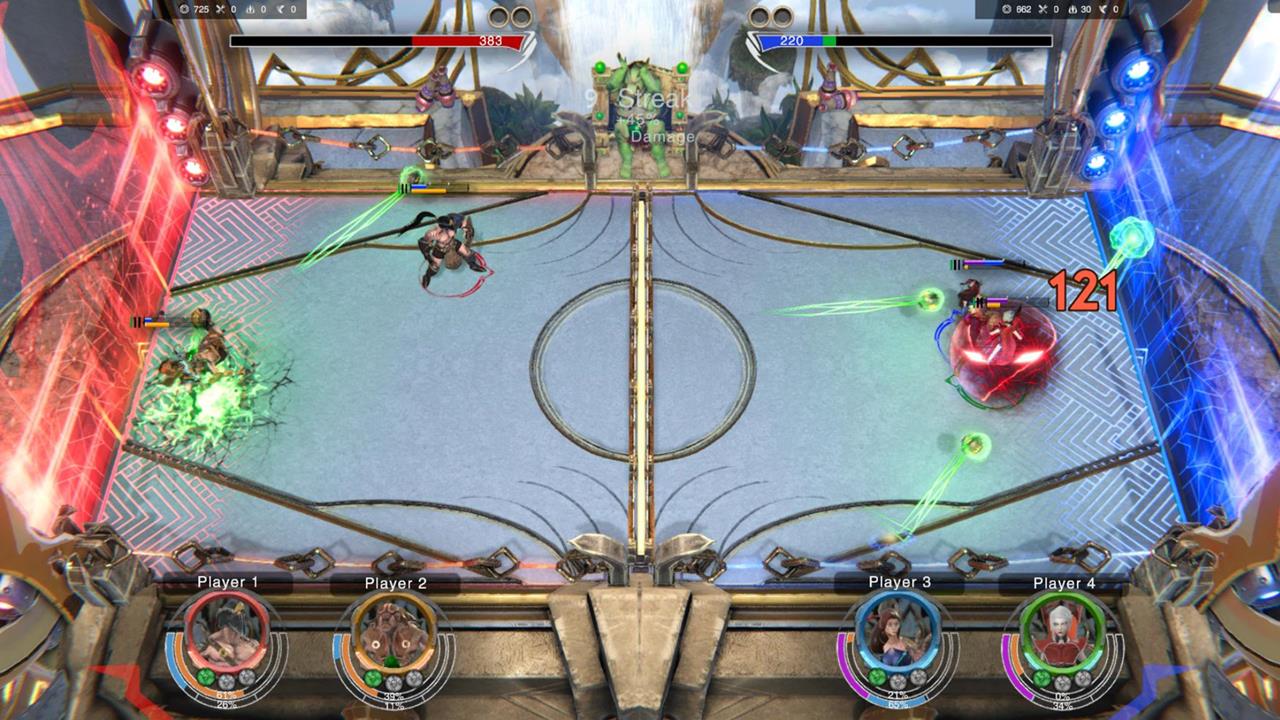This screenshot has width=1280, height=720.
Task: Select the green gem under Player 1
Action: (204, 678)
